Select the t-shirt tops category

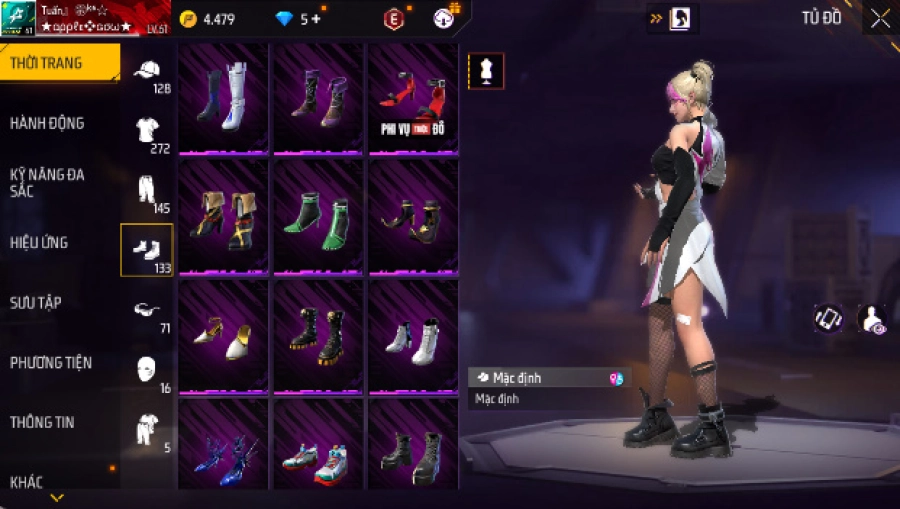click(147, 130)
